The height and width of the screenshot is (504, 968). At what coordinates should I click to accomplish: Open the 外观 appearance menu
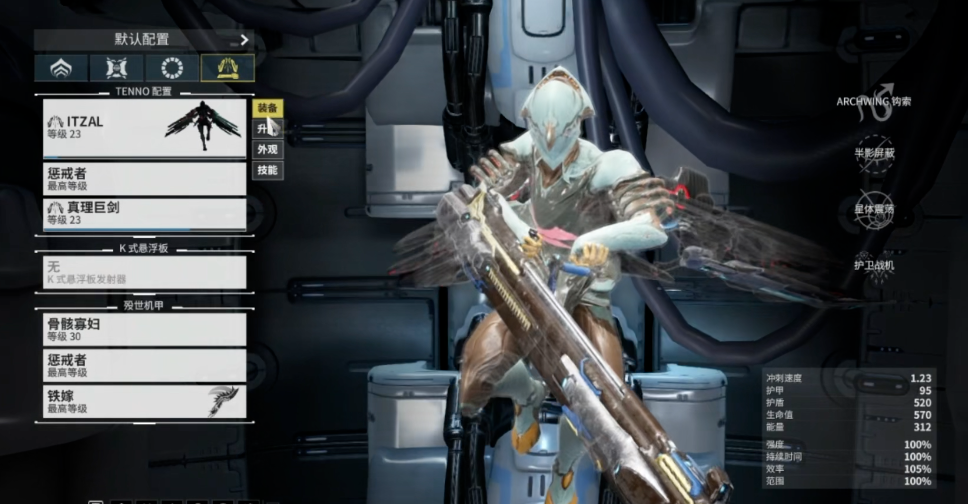pyautogui.click(x=267, y=150)
